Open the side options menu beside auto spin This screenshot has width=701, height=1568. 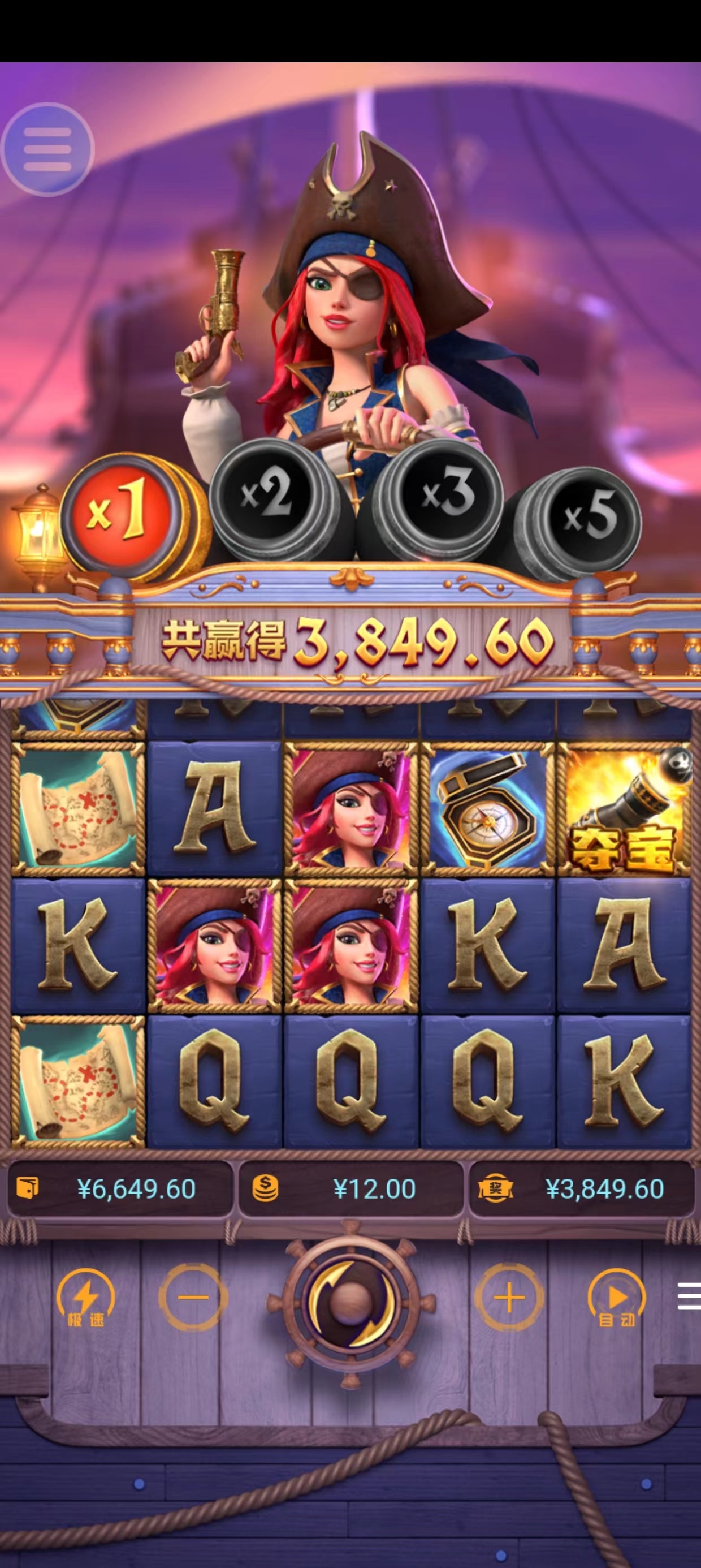click(689, 1296)
